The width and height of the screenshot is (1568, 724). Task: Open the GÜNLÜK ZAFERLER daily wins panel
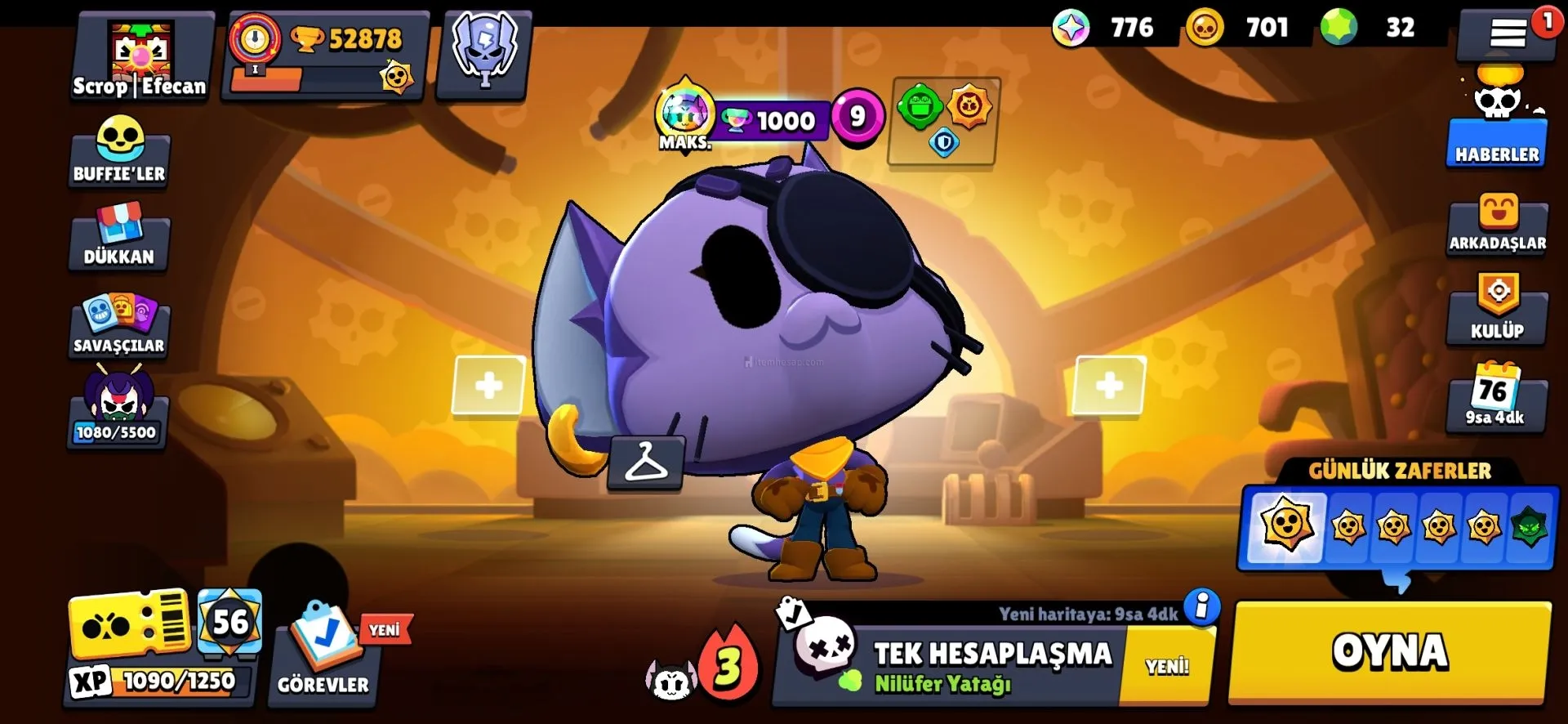pos(1398,525)
